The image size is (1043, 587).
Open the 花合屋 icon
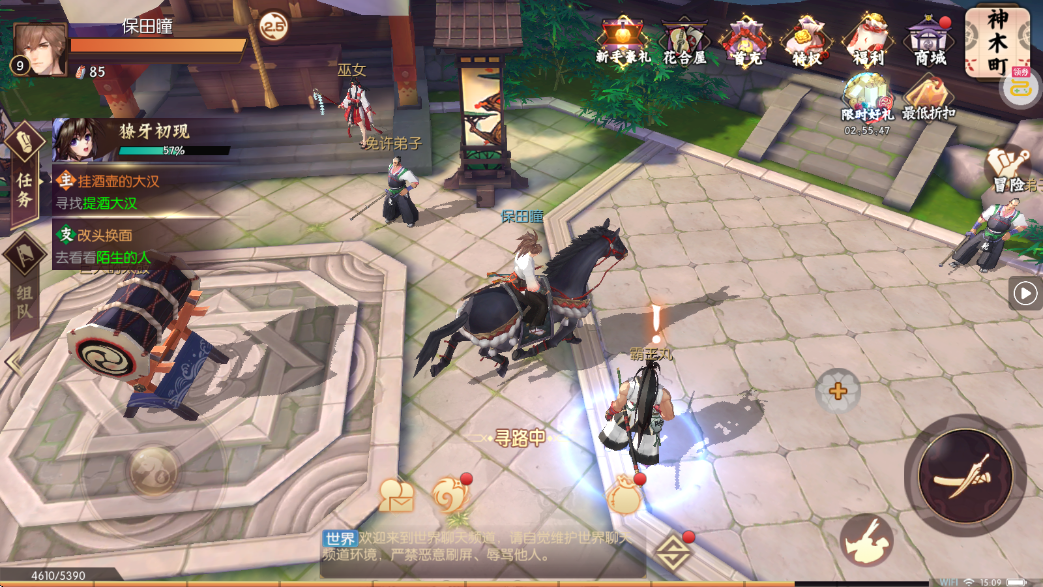tap(685, 39)
